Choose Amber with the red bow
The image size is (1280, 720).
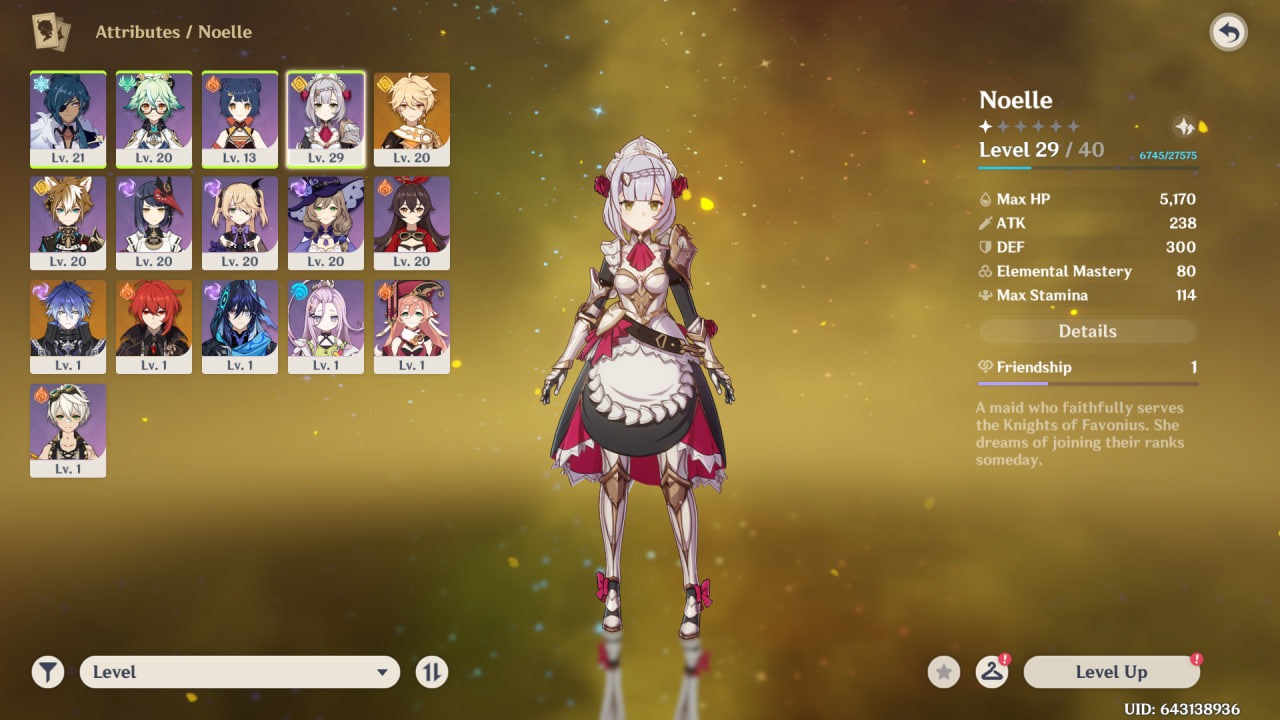412,223
